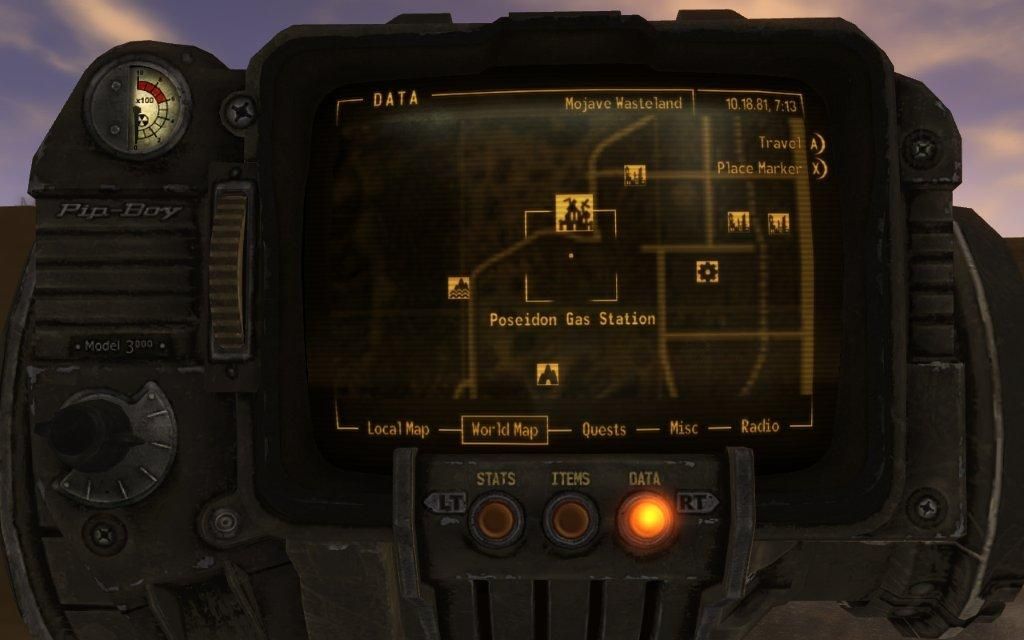The image size is (1024, 640).
Task: Click the map marker with wavy water lines
Action: [459, 288]
